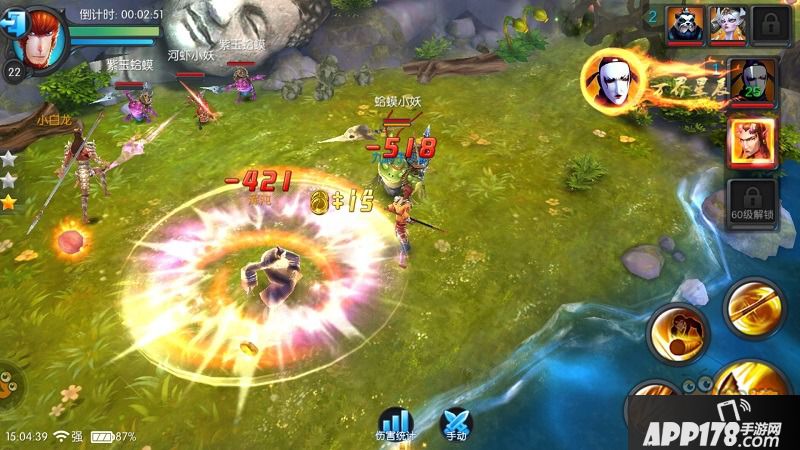Screen dimensions: 800x450
Task: Tap the locked slot labeled 60级解锁
Action: click(x=752, y=204)
